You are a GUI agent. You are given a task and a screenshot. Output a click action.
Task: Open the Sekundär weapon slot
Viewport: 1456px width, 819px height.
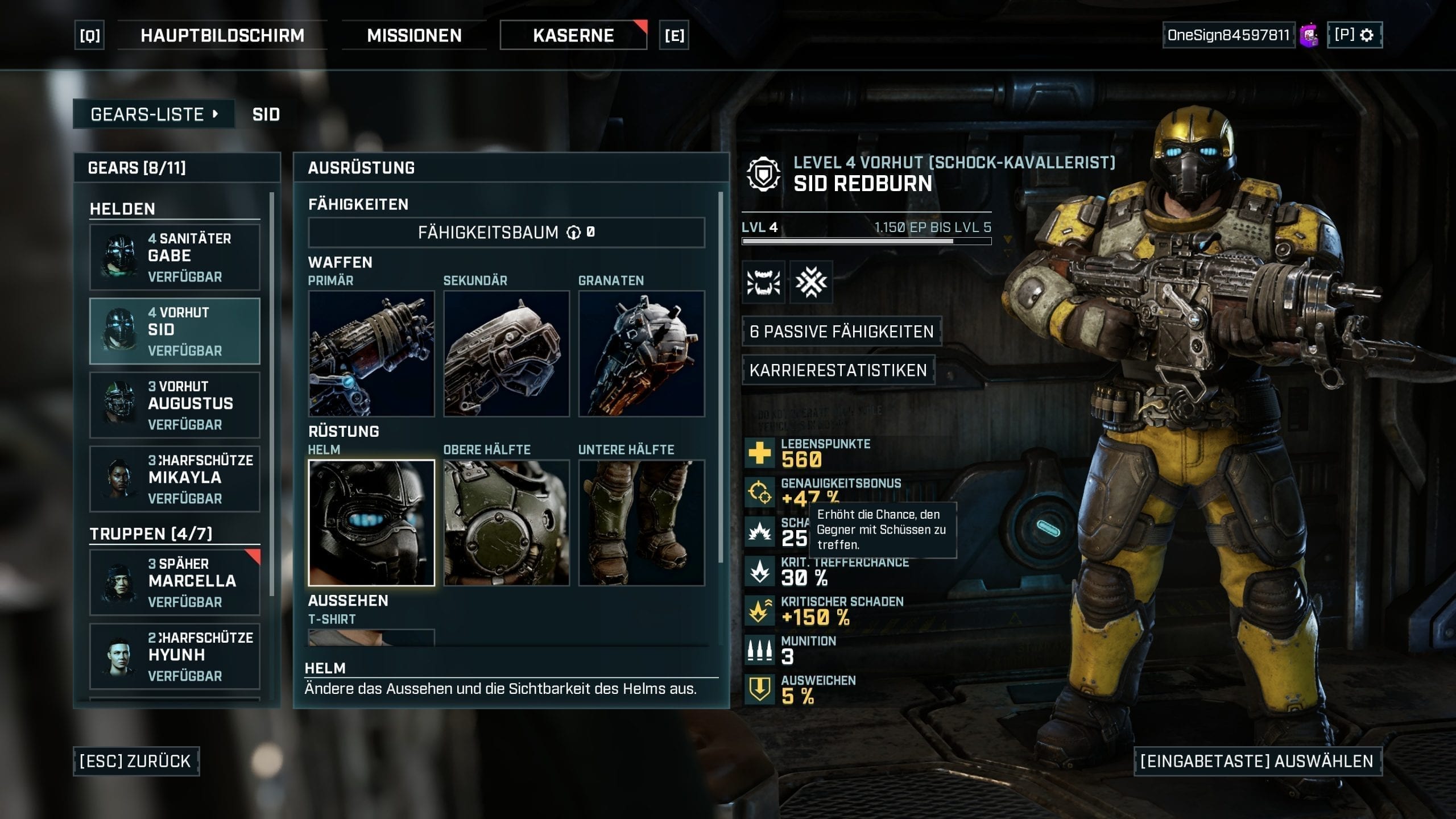pos(506,353)
